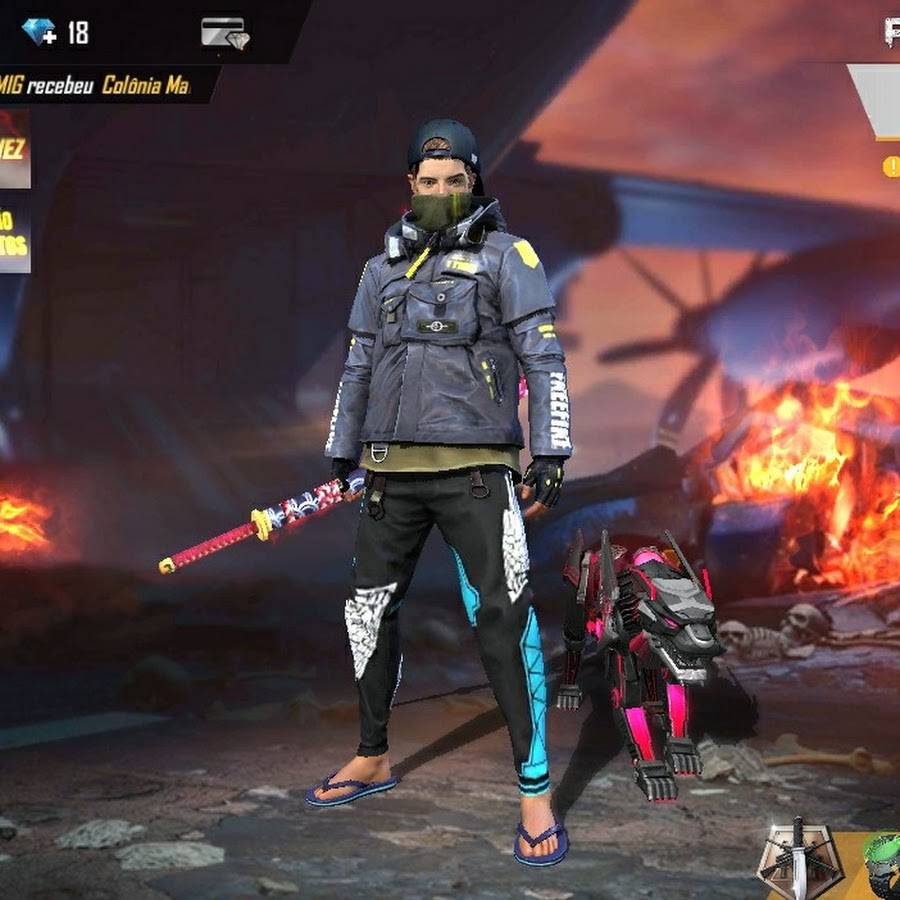Open the dark event banner with yellow text
Image resolution: width=900 pixels, height=900 pixels.
click(x=14, y=236)
